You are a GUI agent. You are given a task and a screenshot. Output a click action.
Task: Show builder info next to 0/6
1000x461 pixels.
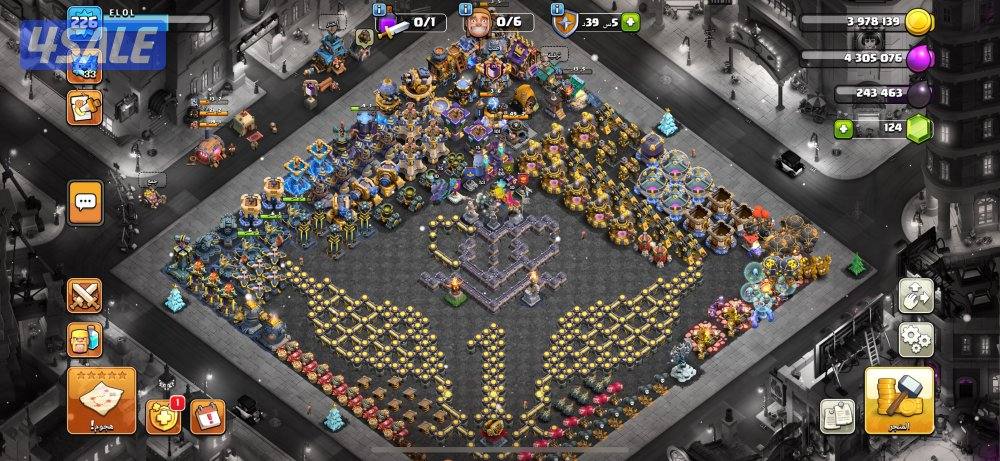tap(468, 11)
